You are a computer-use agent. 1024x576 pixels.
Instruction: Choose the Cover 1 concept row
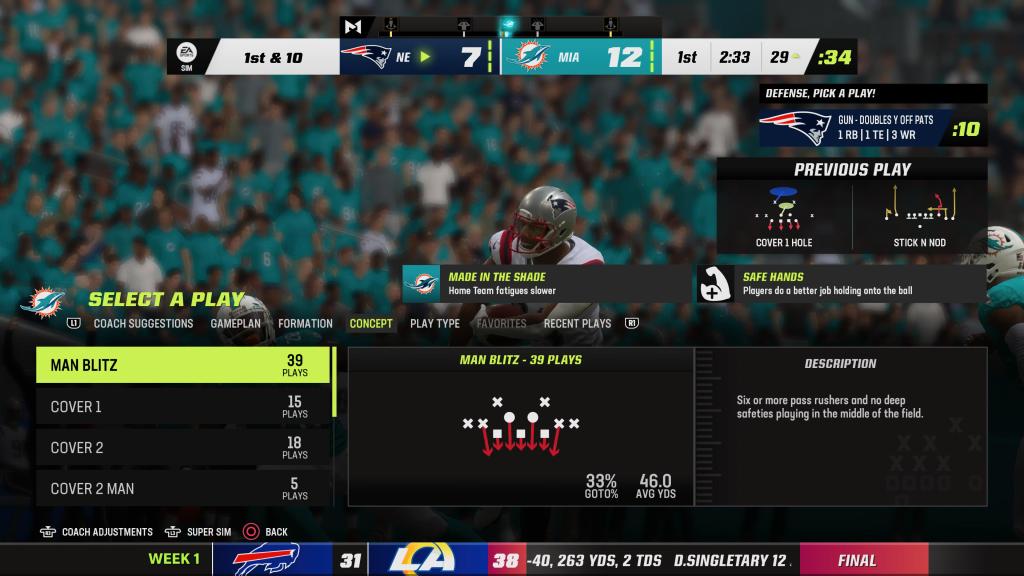click(x=184, y=407)
